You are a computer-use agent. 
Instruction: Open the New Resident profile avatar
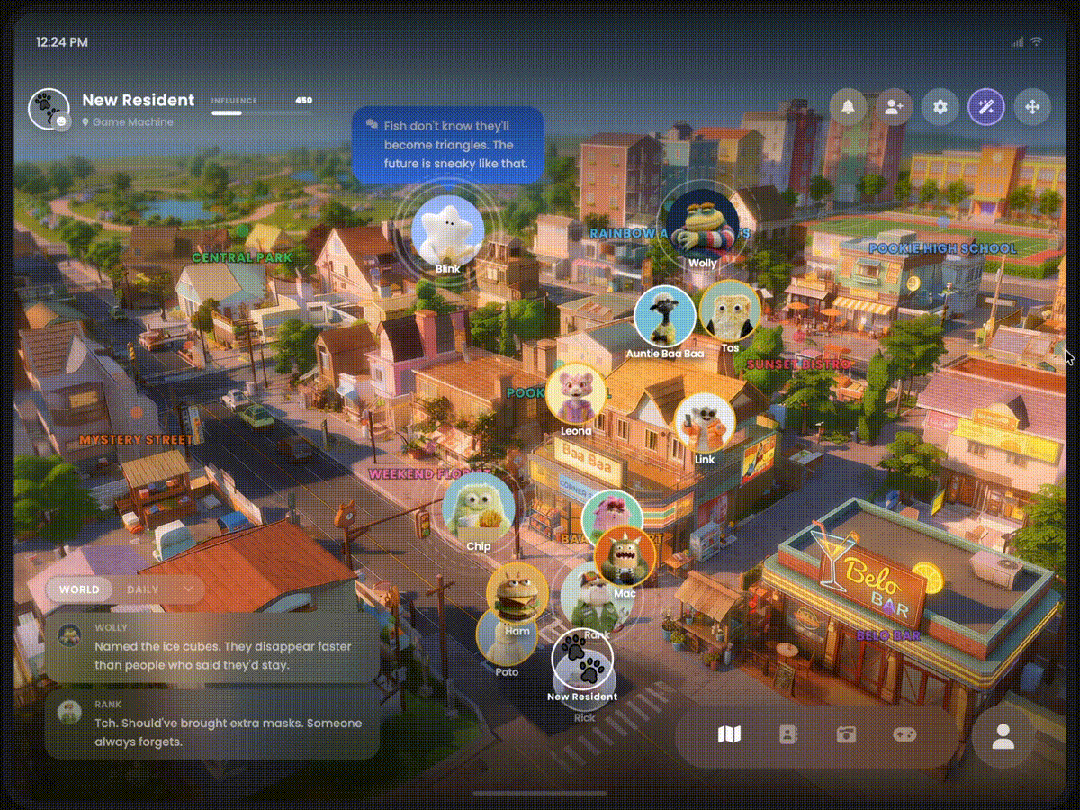click(x=48, y=109)
